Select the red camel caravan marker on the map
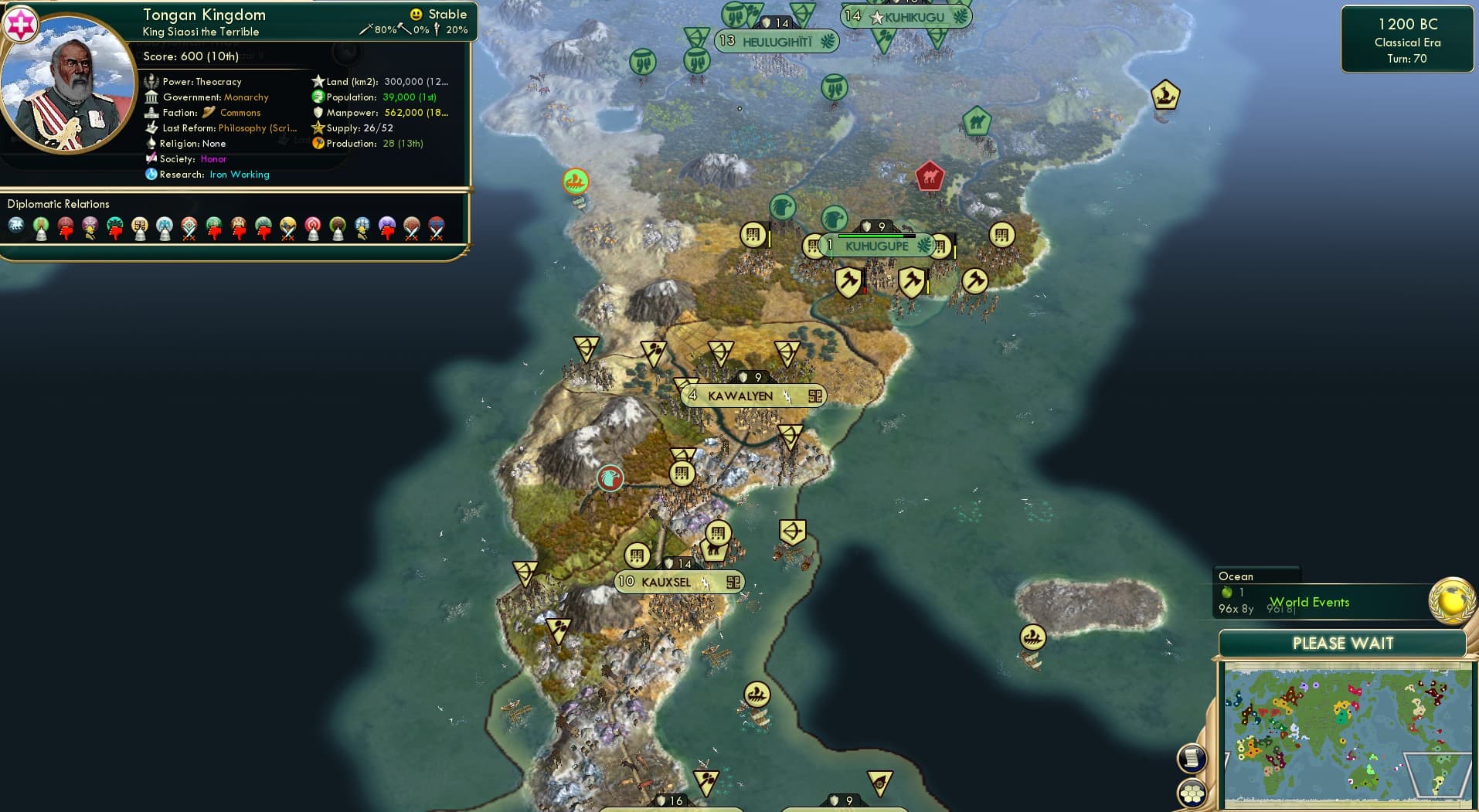 coord(929,177)
